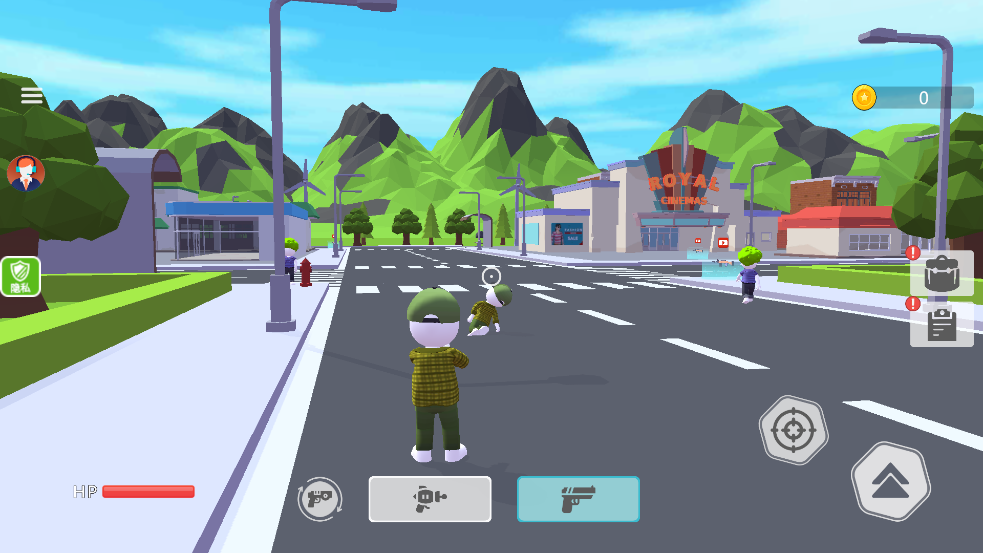Select the pistol weapon slot
The height and width of the screenshot is (553, 983).
[578, 498]
